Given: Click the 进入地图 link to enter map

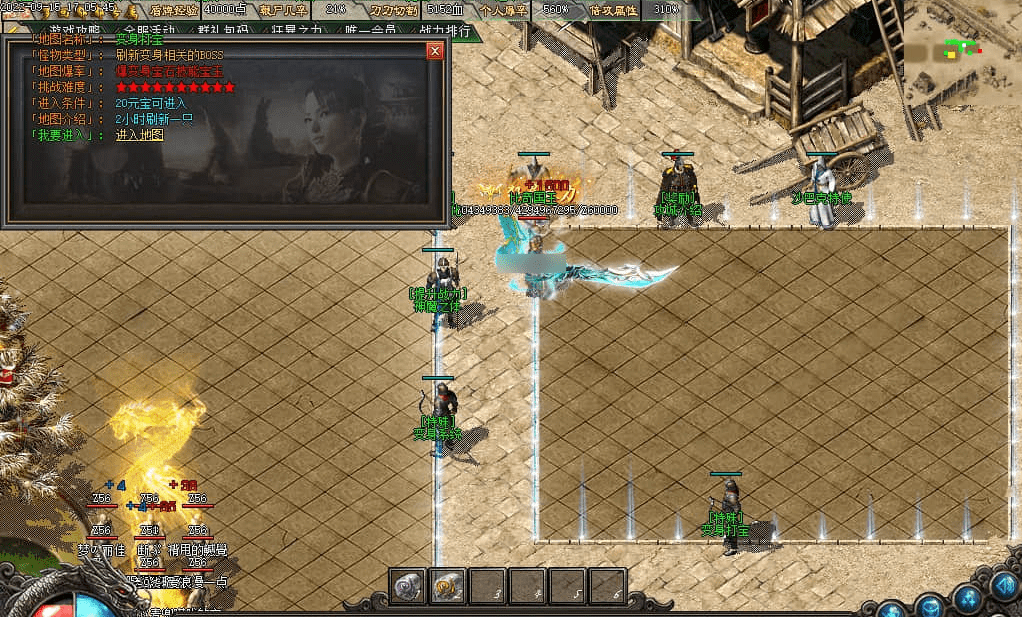Looking at the screenshot, I should (x=139, y=135).
